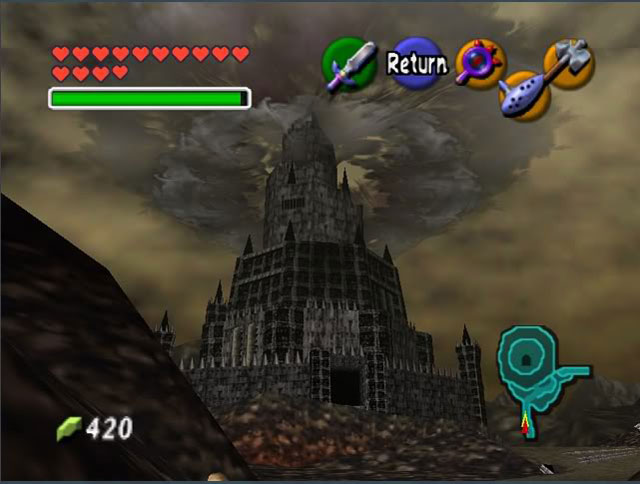Play the blue Ocarina of Time
The image size is (640, 484).
[x=521, y=96]
